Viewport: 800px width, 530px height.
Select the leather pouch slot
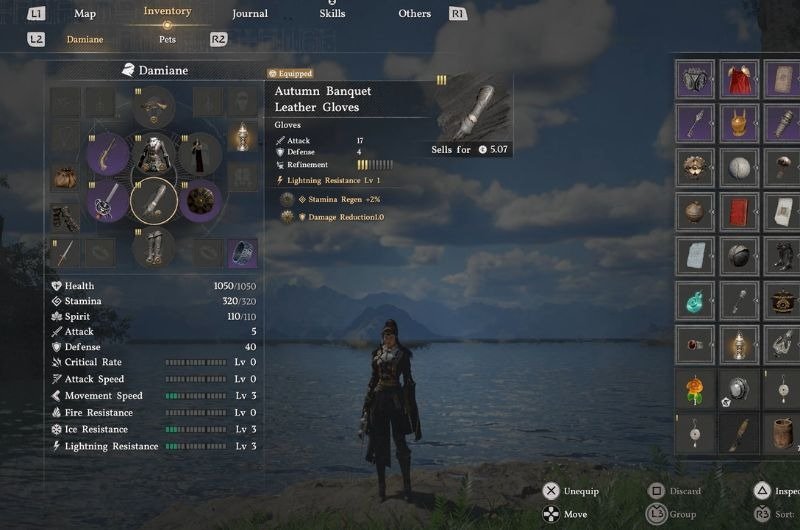[x=65, y=177]
